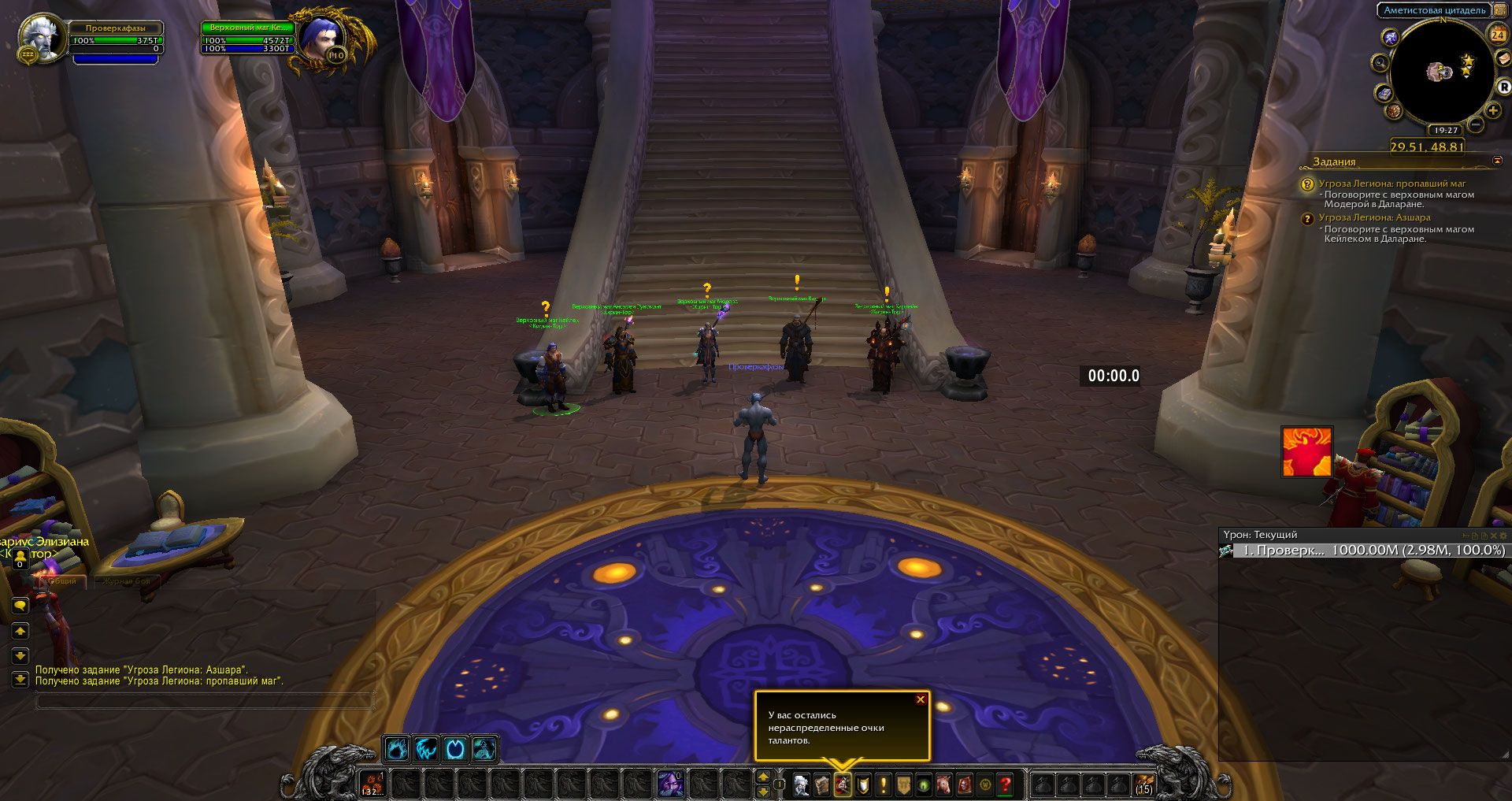This screenshot has height=801, width=1512.
Task: Close the unspent talent points tooltip
Action: (x=920, y=699)
